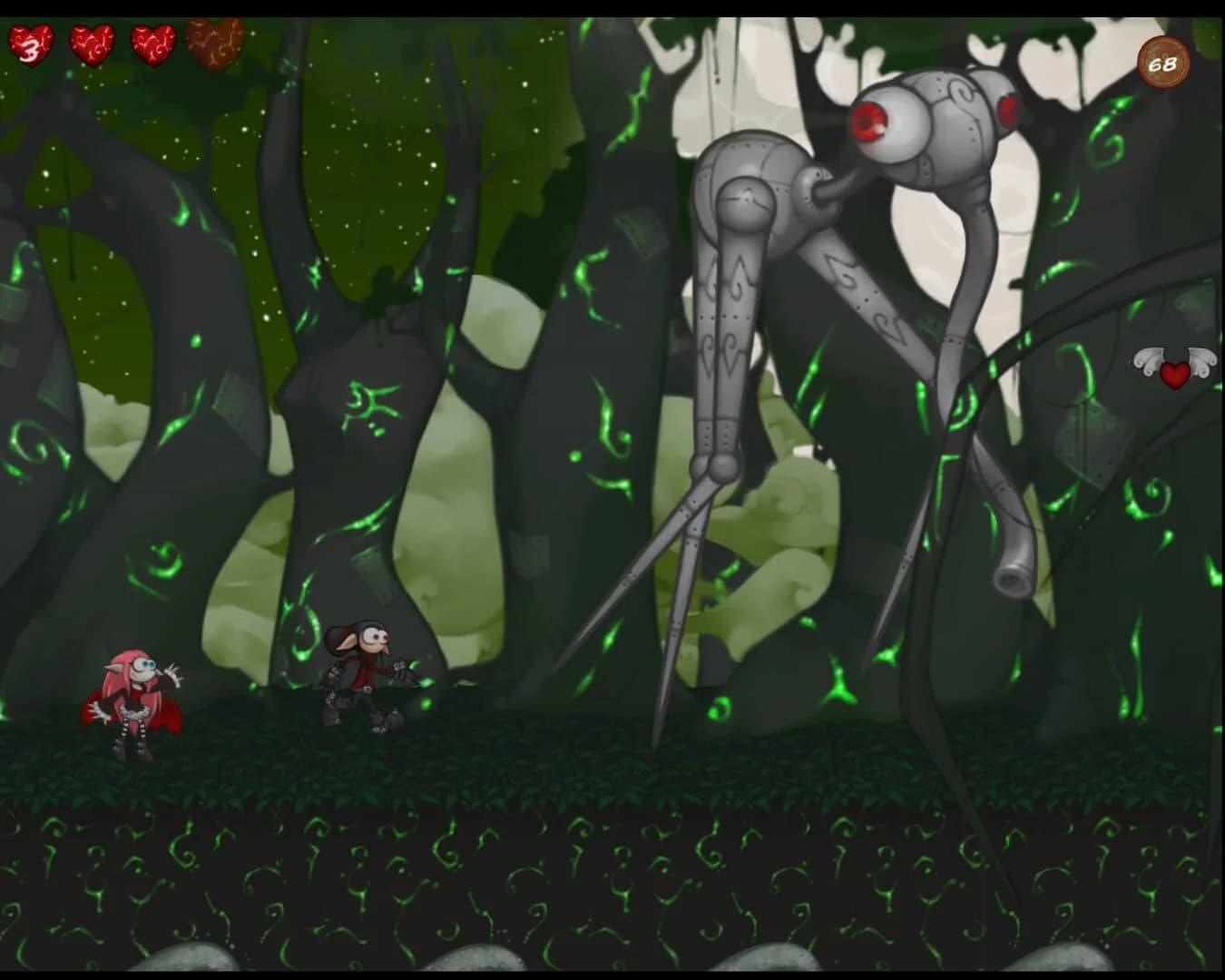This screenshot has width=1225, height=980.
Task: Click the wooden coin counter showing 68
Action: [1161, 64]
